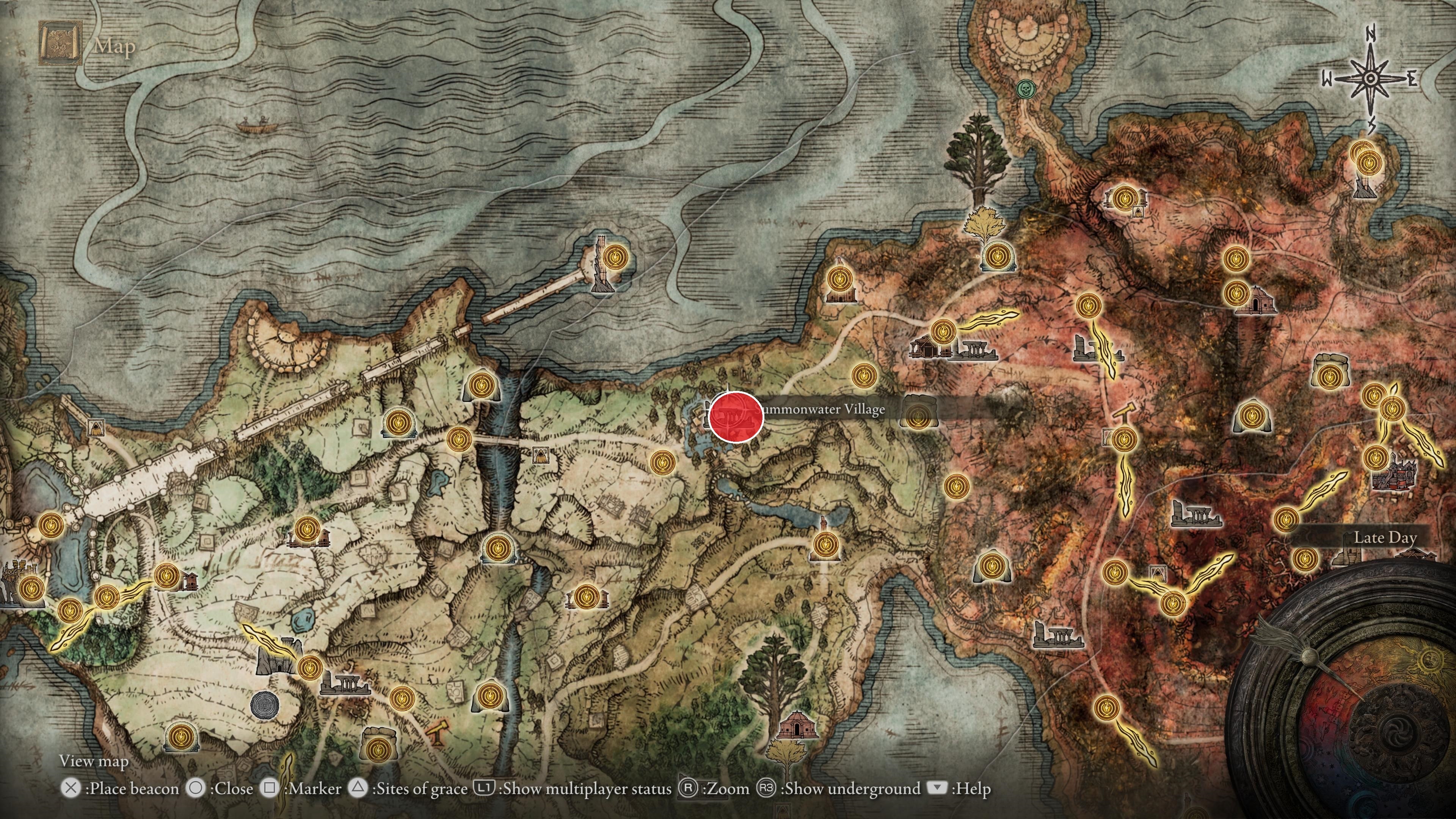Select the red-highlighted Summonwater Village marker

point(736,417)
